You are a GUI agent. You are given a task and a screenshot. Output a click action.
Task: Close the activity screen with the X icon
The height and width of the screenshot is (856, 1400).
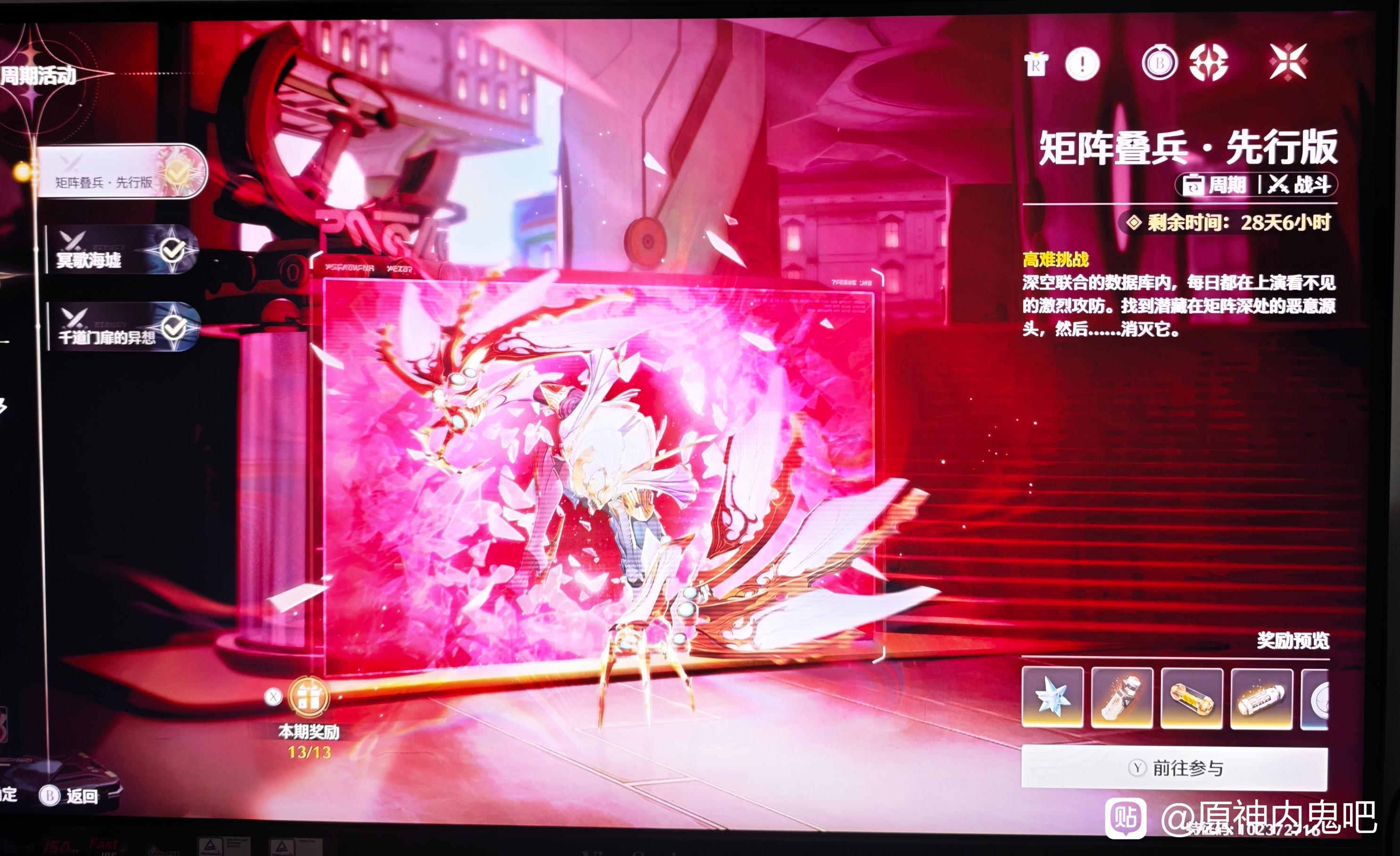1287,63
